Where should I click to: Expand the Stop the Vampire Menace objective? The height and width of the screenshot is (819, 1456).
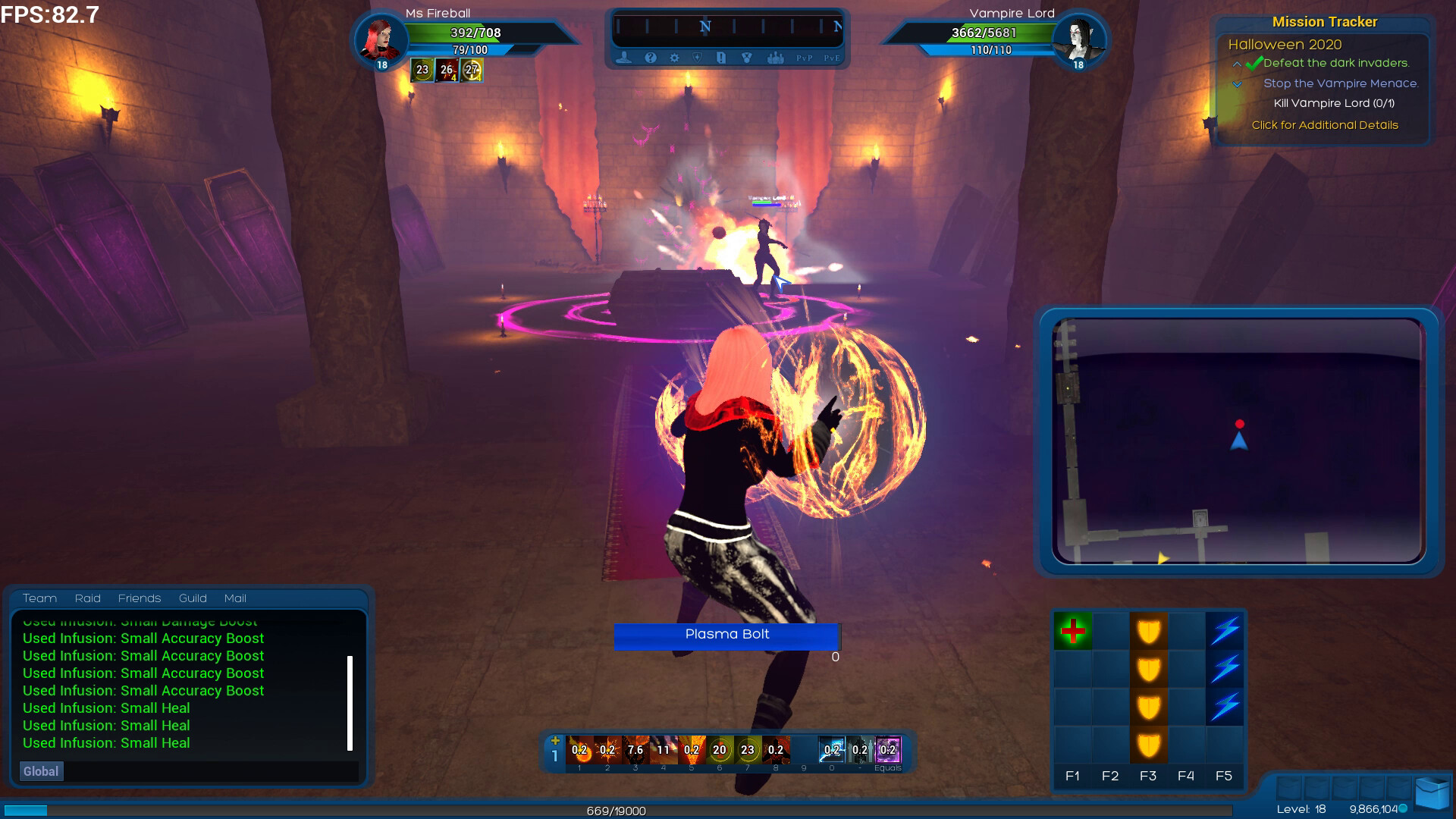click(1239, 84)
